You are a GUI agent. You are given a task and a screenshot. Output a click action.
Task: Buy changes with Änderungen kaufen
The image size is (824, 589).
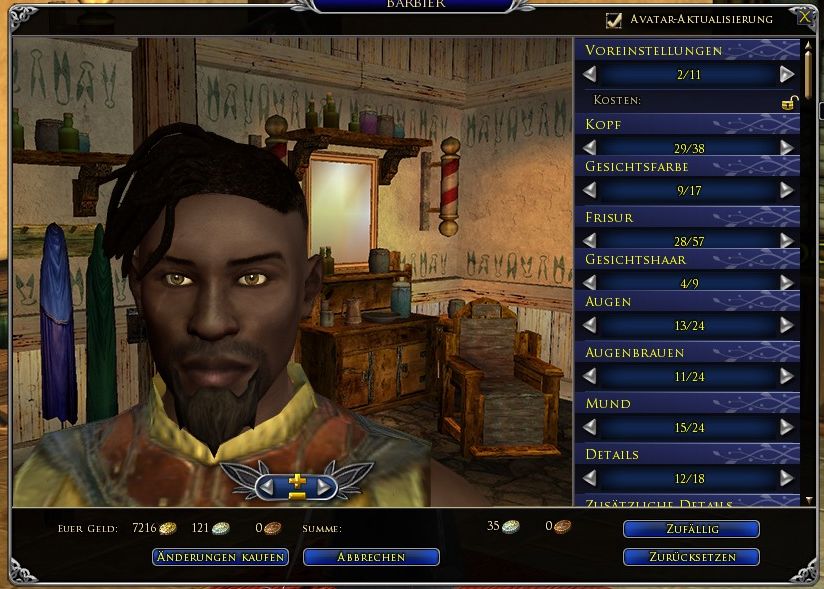click(220, 557)
